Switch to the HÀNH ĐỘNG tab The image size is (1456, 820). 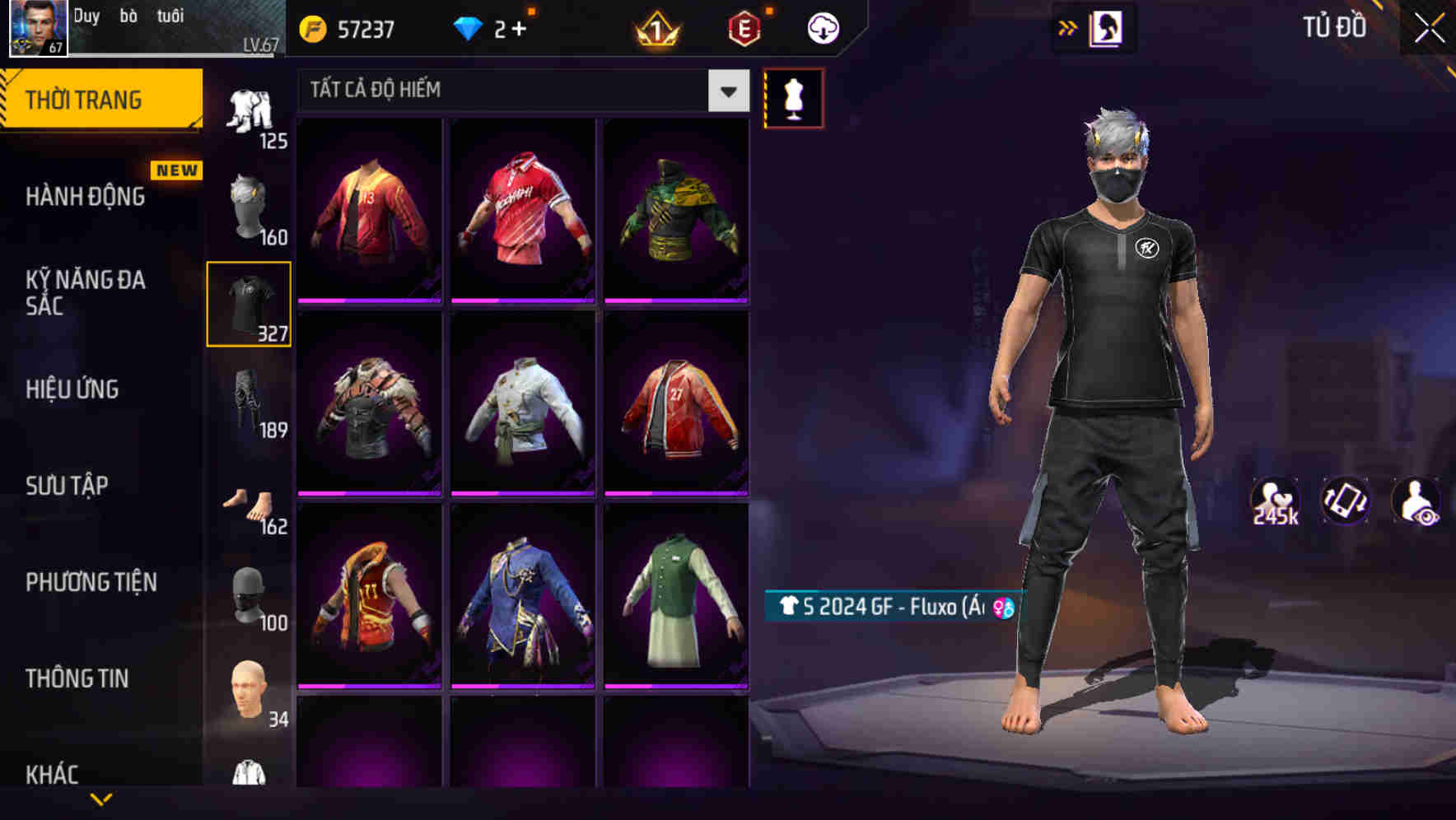pos(85,196)
